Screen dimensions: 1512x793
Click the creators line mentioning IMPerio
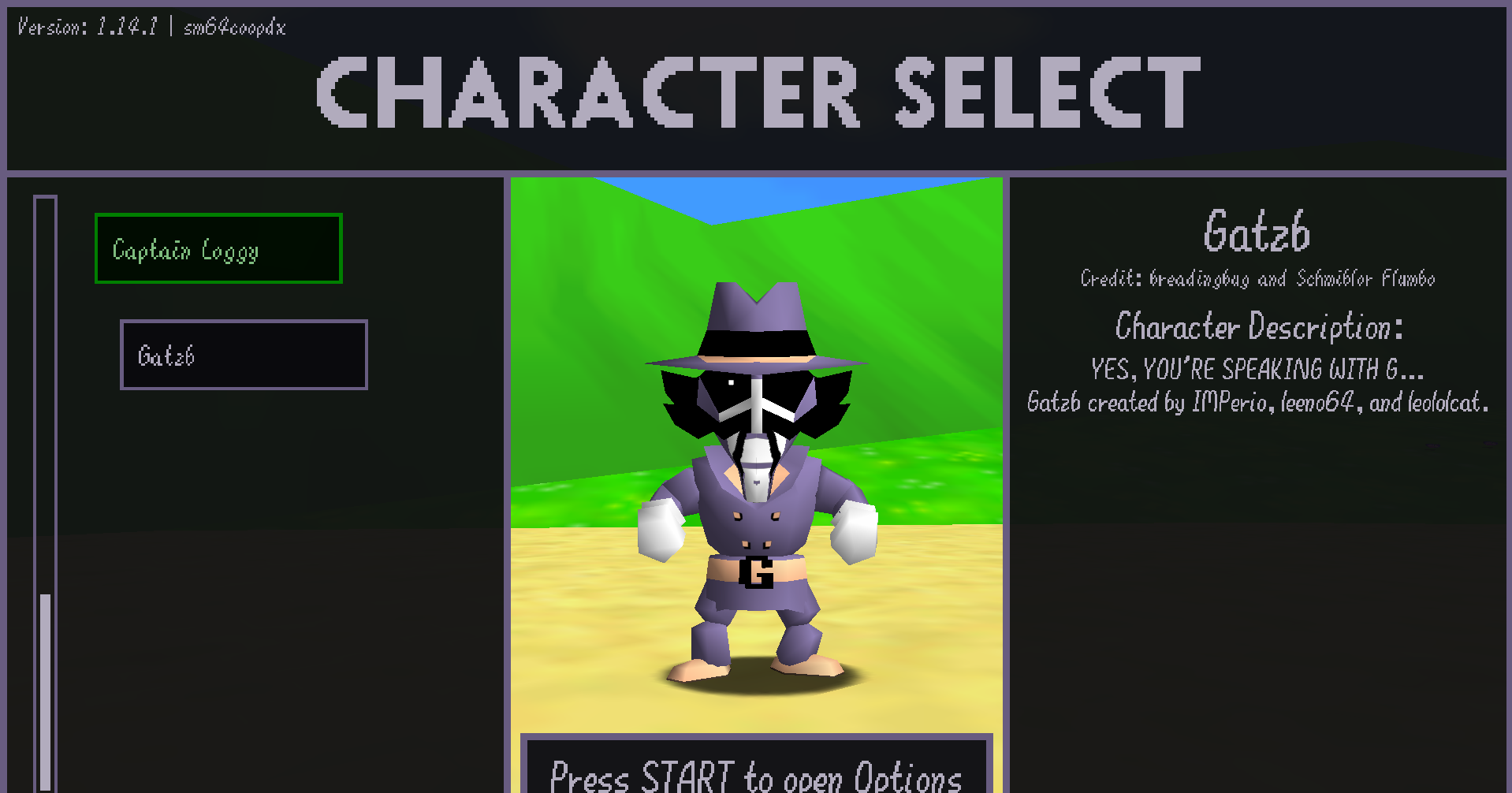(x=1257, y=403)
